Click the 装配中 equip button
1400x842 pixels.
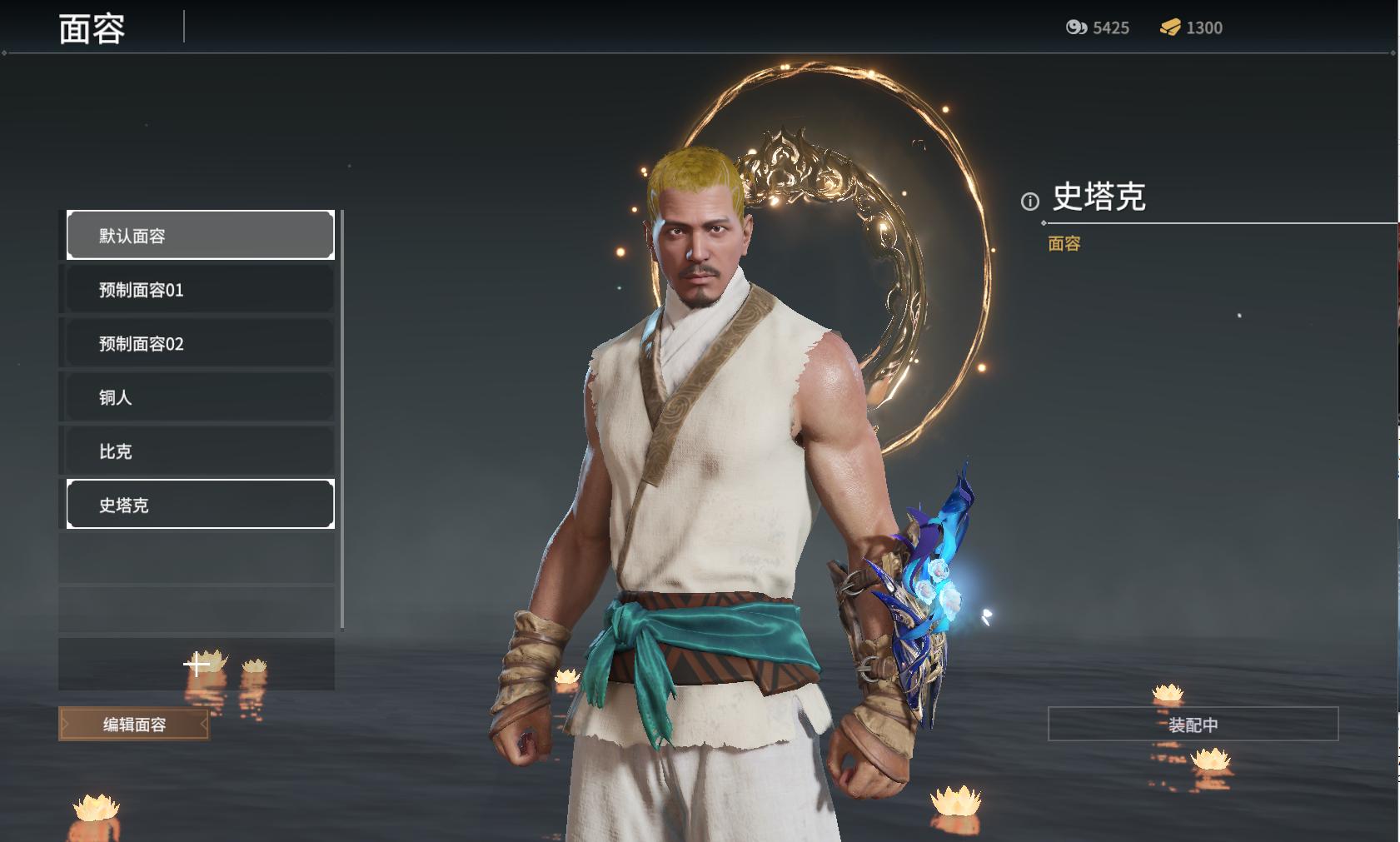1193,725
